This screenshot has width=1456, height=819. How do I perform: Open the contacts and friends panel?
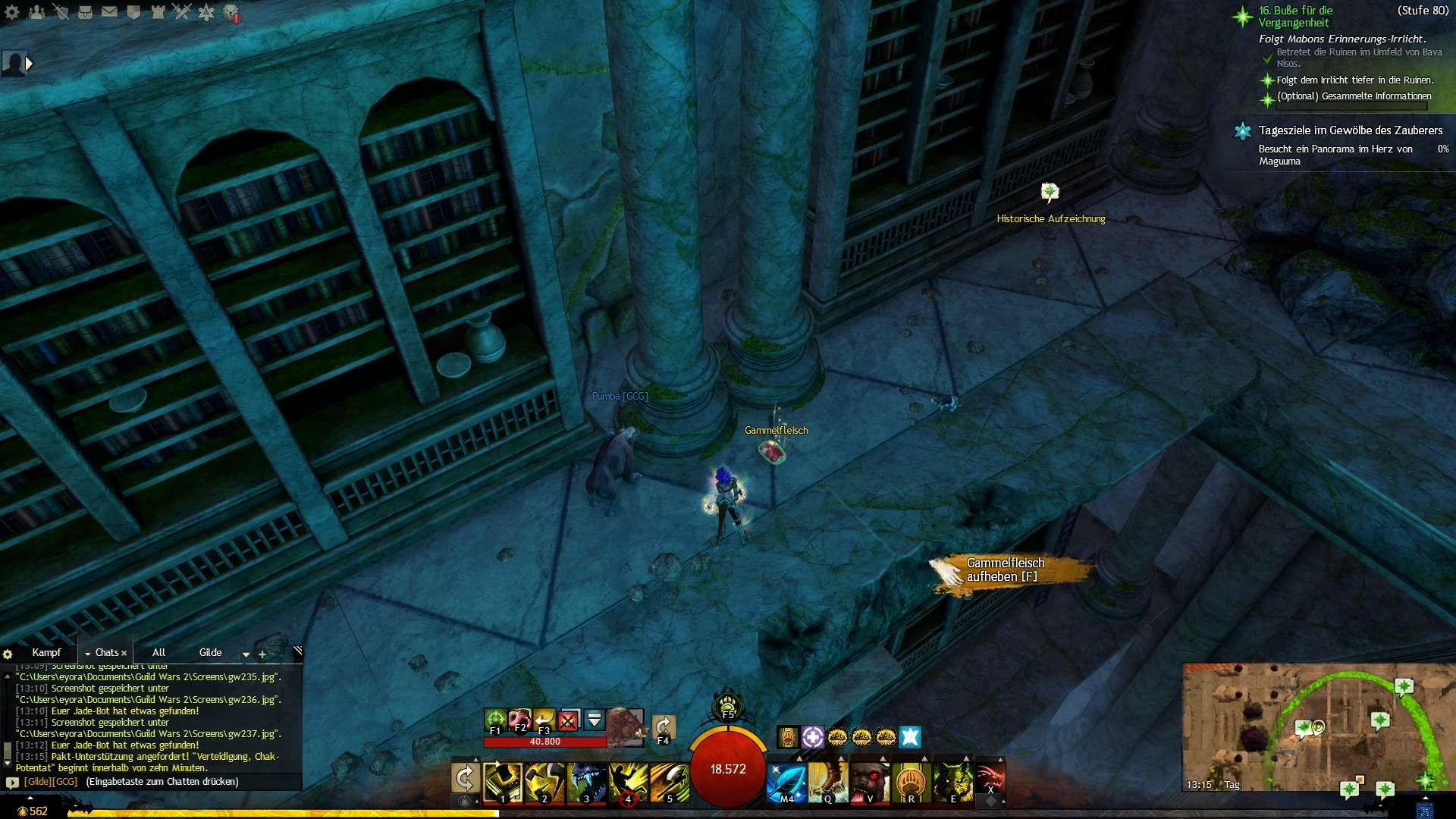[x=36, y=12]
